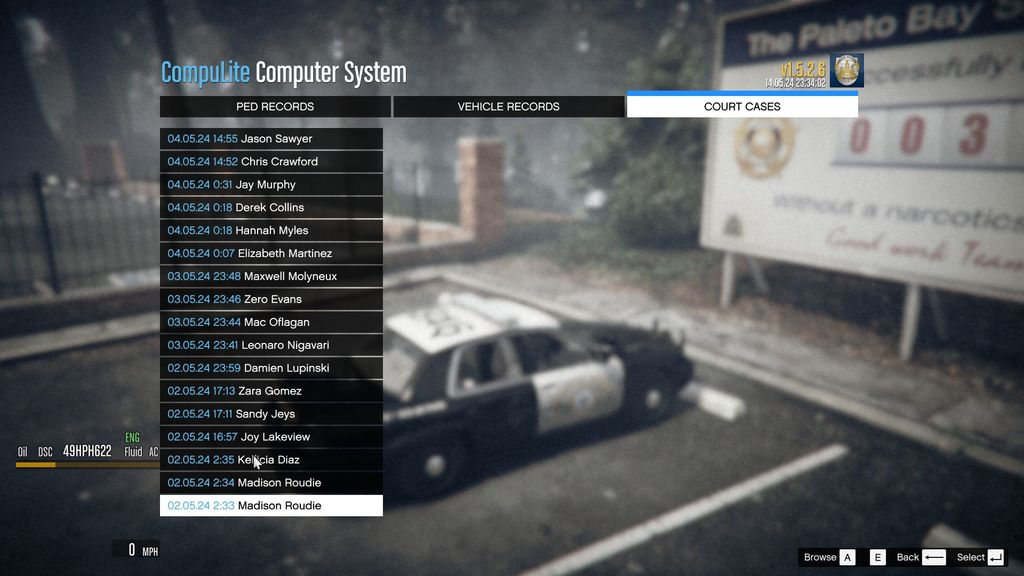Select Joy Lakeview's court case
The height and width of the screenshot is (576, 1024).
point(271,438)
